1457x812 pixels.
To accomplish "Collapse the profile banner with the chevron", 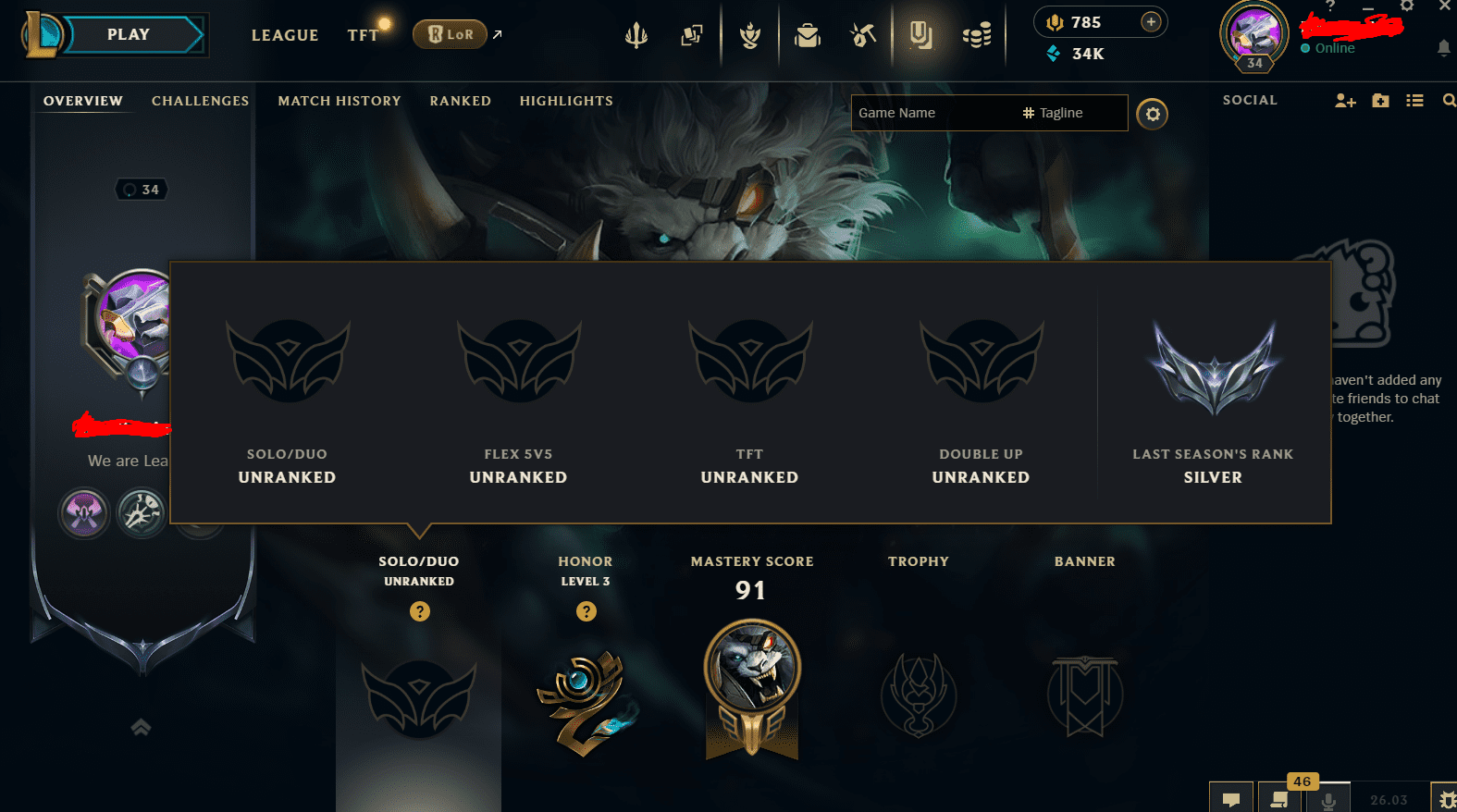I will point(141,728).
